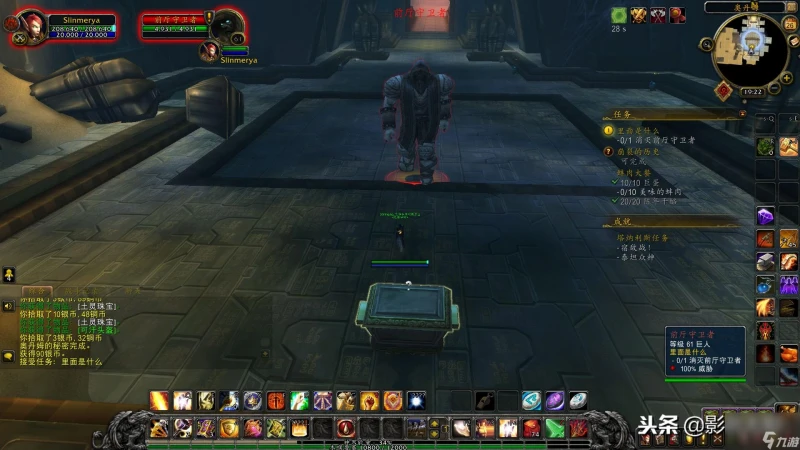Viewport: 800px width, 450px height.
Task: Click the 19:22 clock display
Action: 752,91
